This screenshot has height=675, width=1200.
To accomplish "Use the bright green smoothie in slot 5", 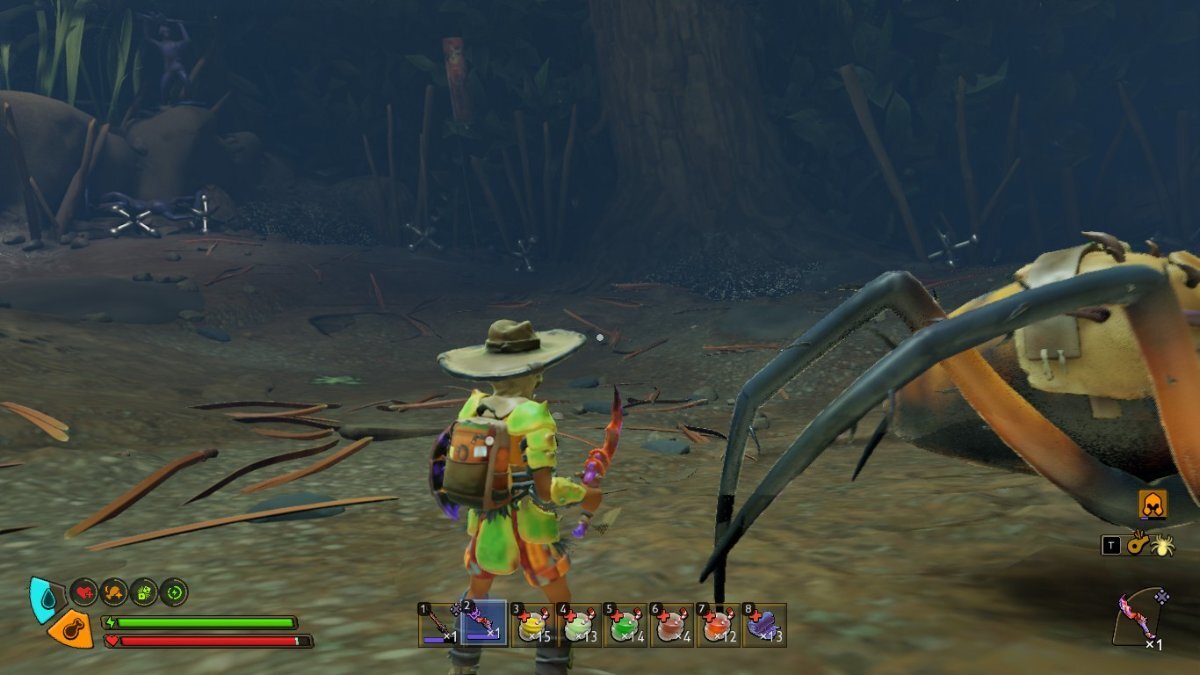I will [626, 625].
